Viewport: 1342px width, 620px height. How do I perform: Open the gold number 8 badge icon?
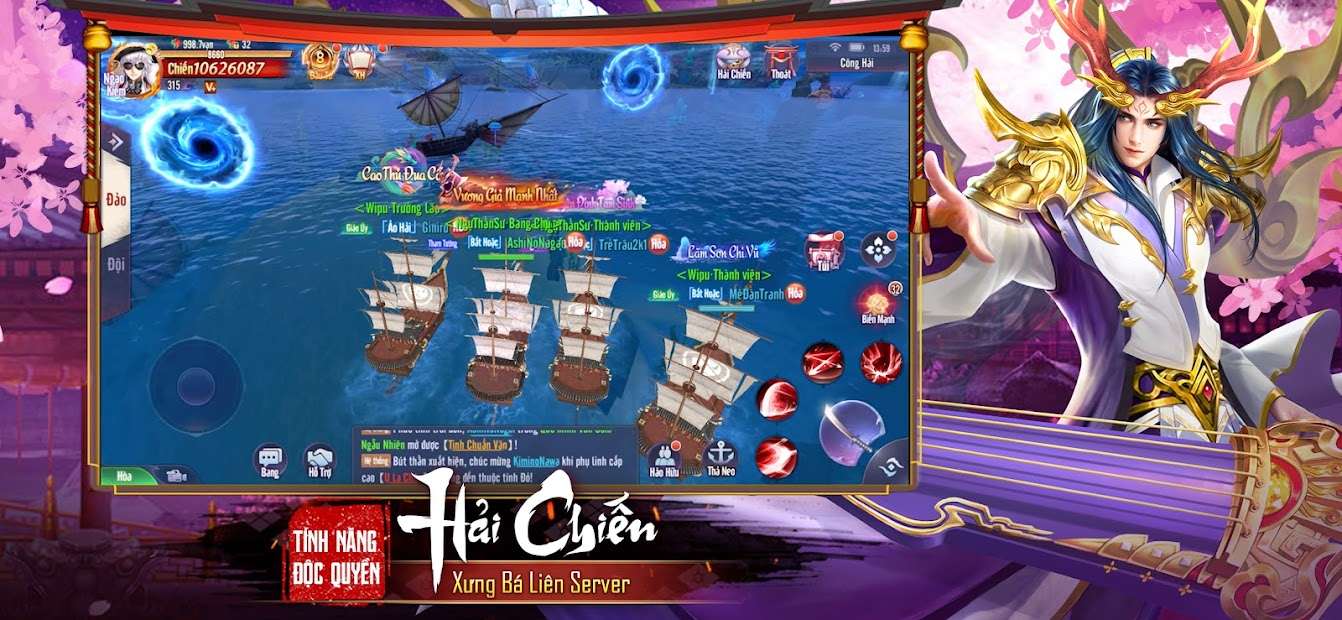(320, 60)
